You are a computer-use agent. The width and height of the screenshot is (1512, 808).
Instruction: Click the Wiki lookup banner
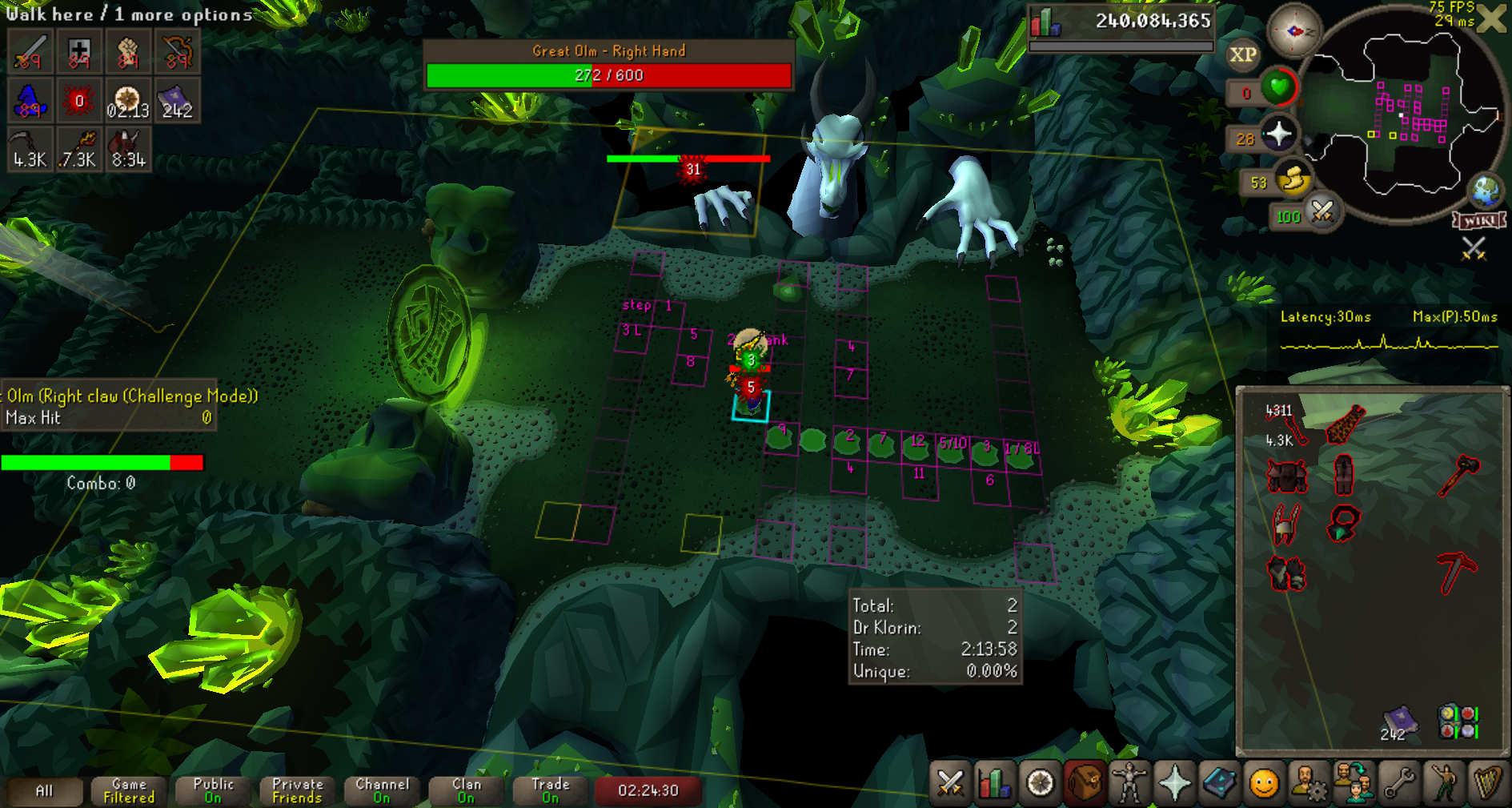tap(1480, 220)
